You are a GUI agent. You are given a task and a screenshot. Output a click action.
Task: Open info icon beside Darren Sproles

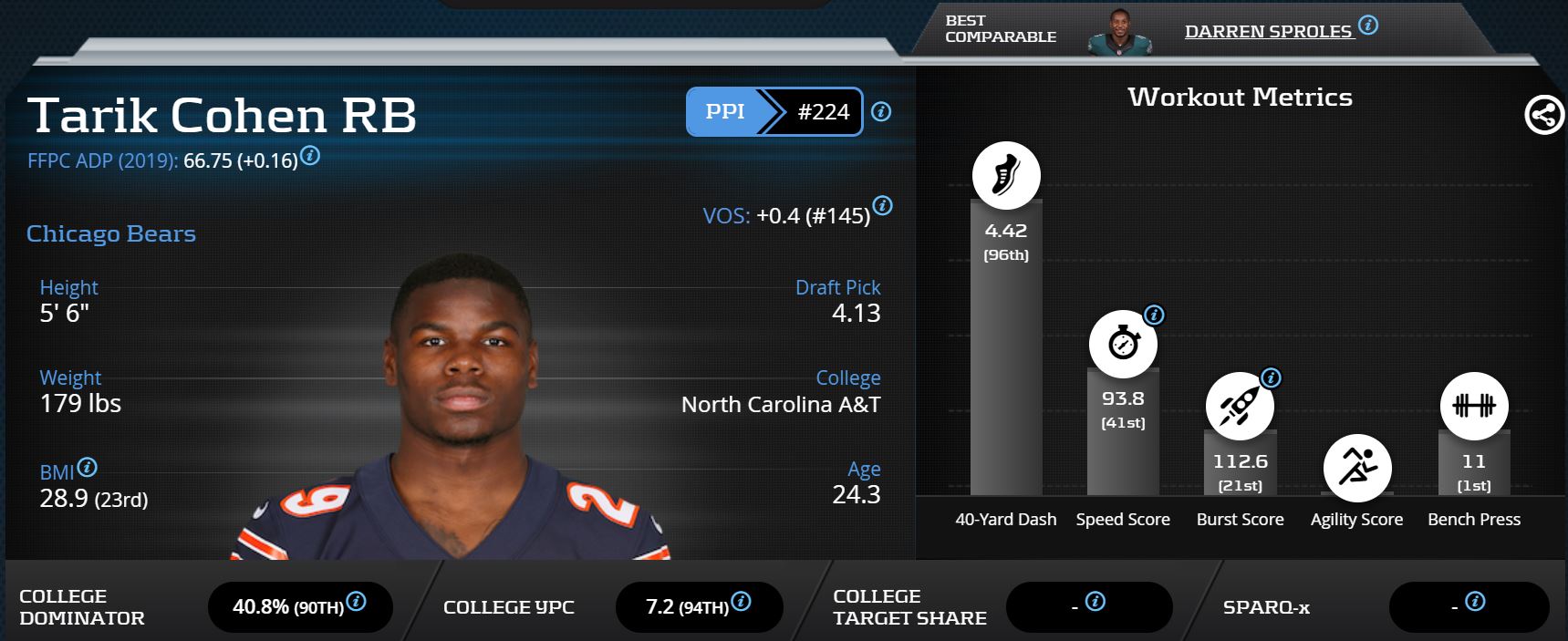coord(1368,26)
